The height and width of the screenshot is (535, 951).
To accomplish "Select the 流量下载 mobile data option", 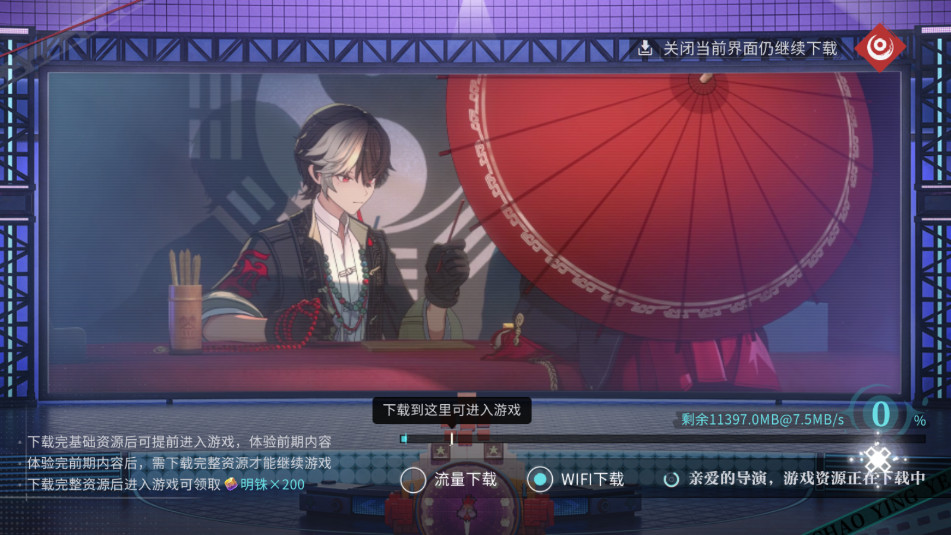I will [x=414, y=480].
